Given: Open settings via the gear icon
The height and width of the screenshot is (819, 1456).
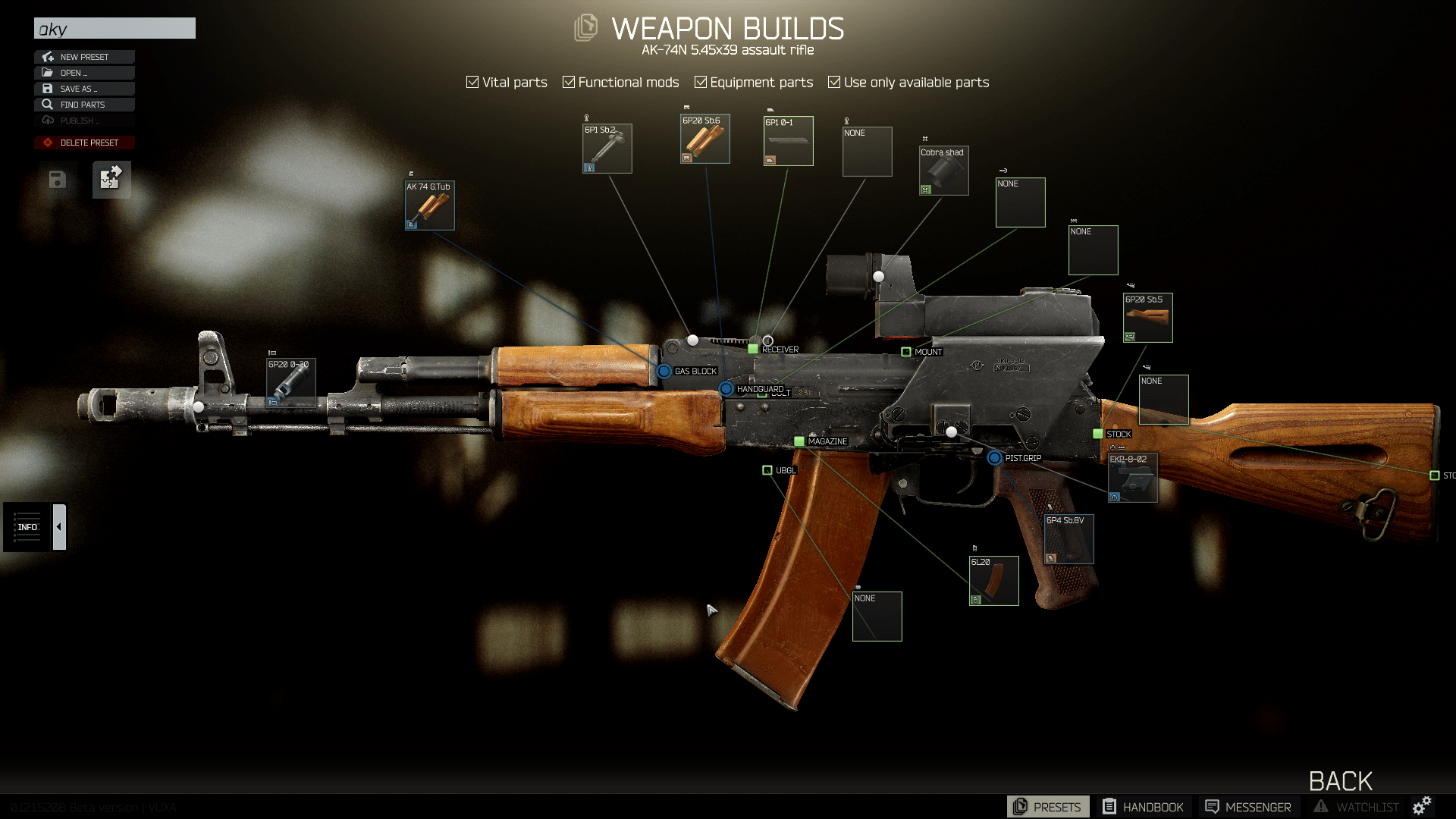Looking at the screenshot, I should coord(1422,805).
